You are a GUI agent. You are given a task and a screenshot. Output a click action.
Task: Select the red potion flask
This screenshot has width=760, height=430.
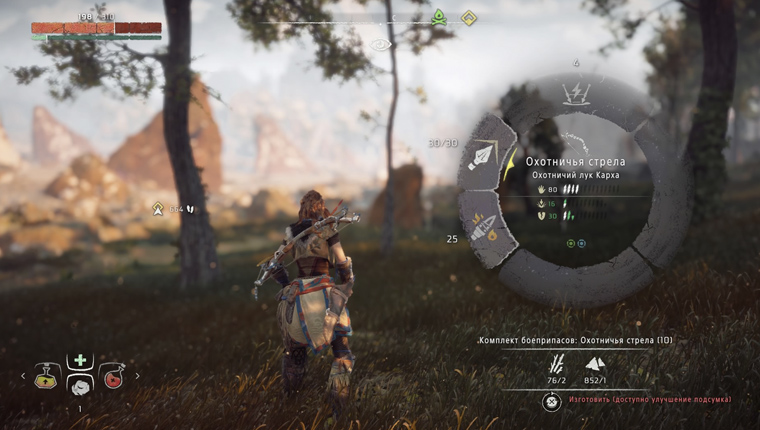(112, 376)
